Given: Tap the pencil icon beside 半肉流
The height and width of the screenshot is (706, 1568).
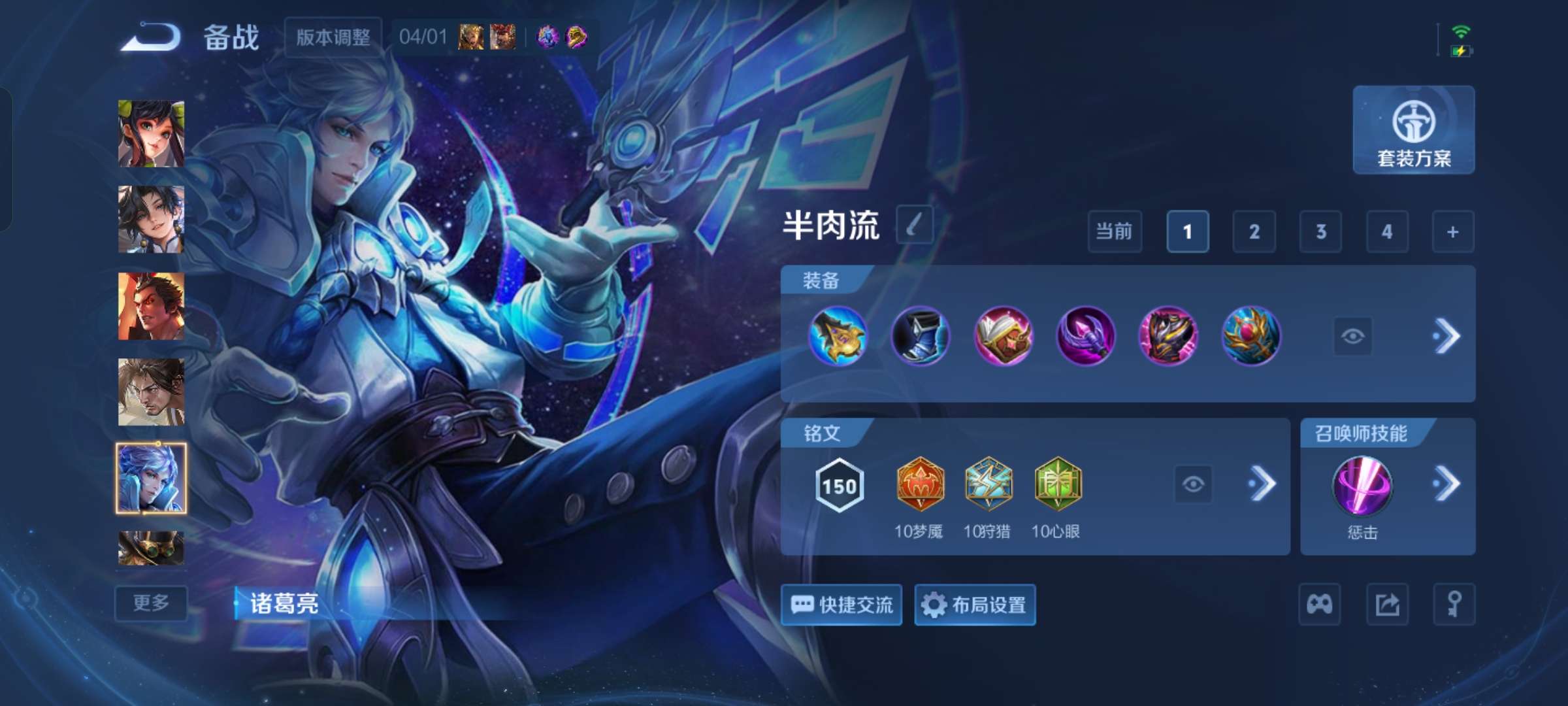Looking at the screenshot, I should pos(915,226).
